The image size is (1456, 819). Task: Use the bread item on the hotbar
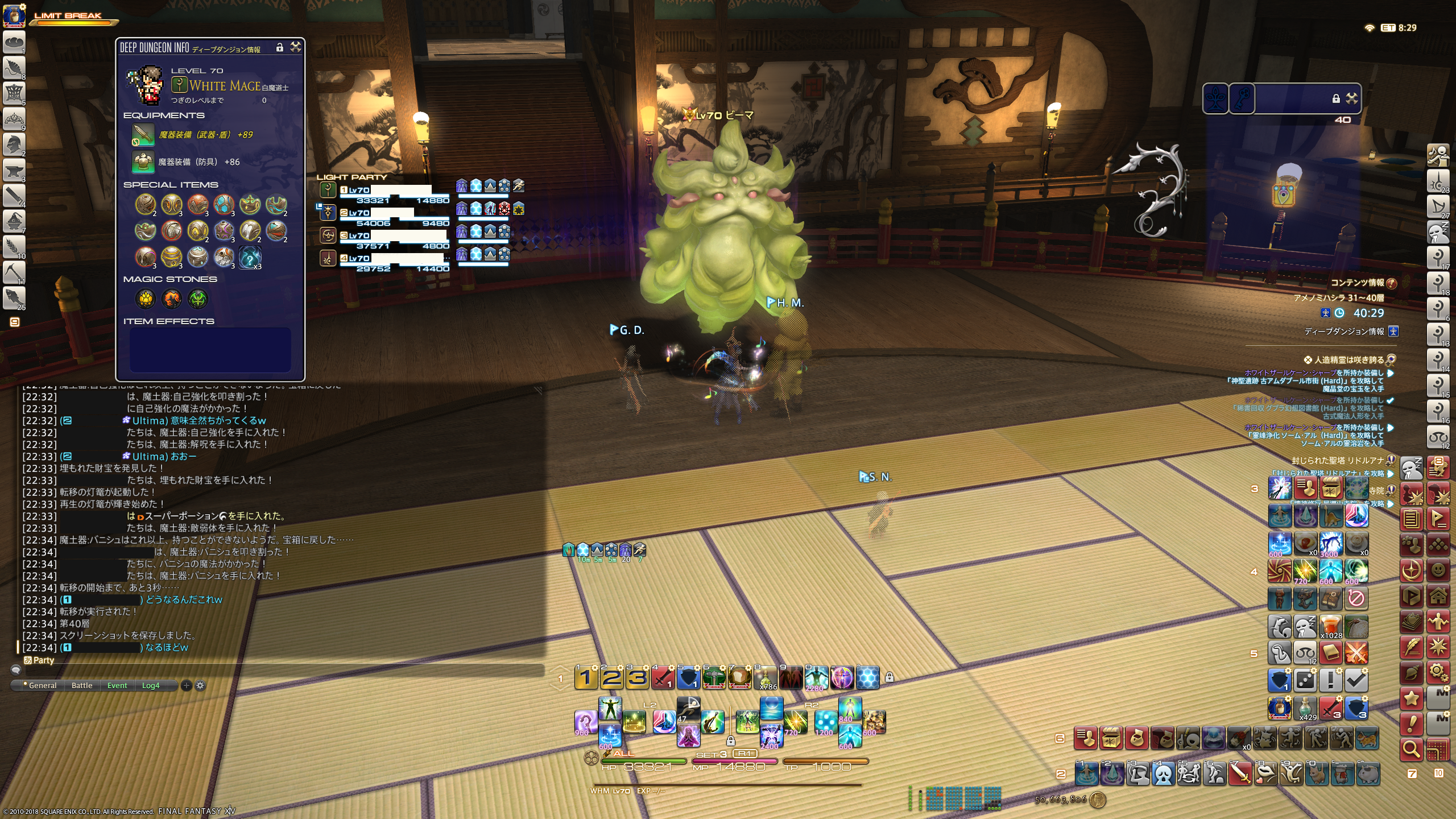click(x=739, y=677)
